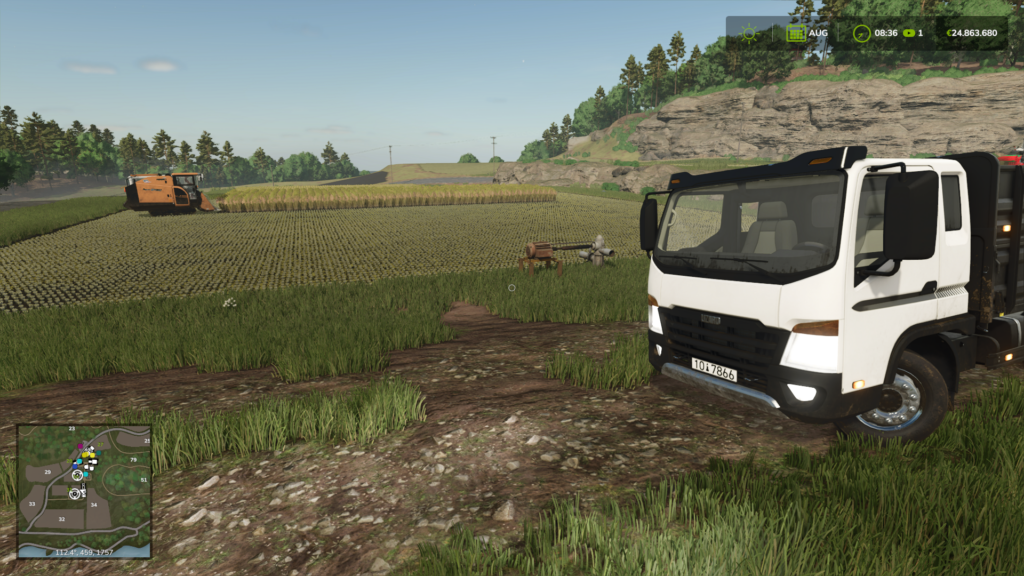
Task: Click the green clock icon
Action: 861,33
